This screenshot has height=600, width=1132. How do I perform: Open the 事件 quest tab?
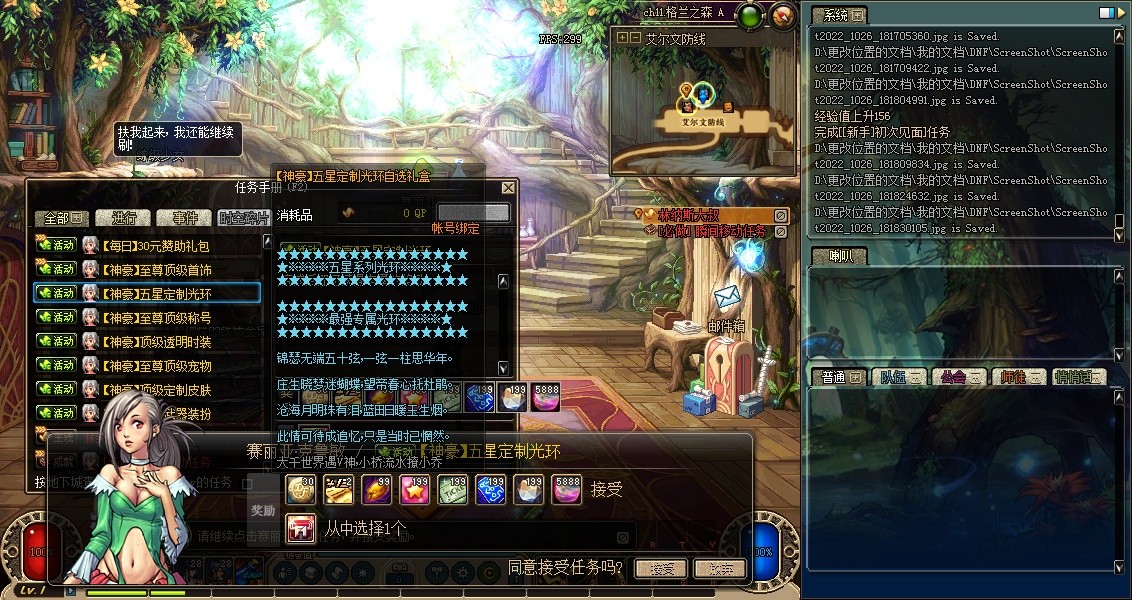pos(185,218)
